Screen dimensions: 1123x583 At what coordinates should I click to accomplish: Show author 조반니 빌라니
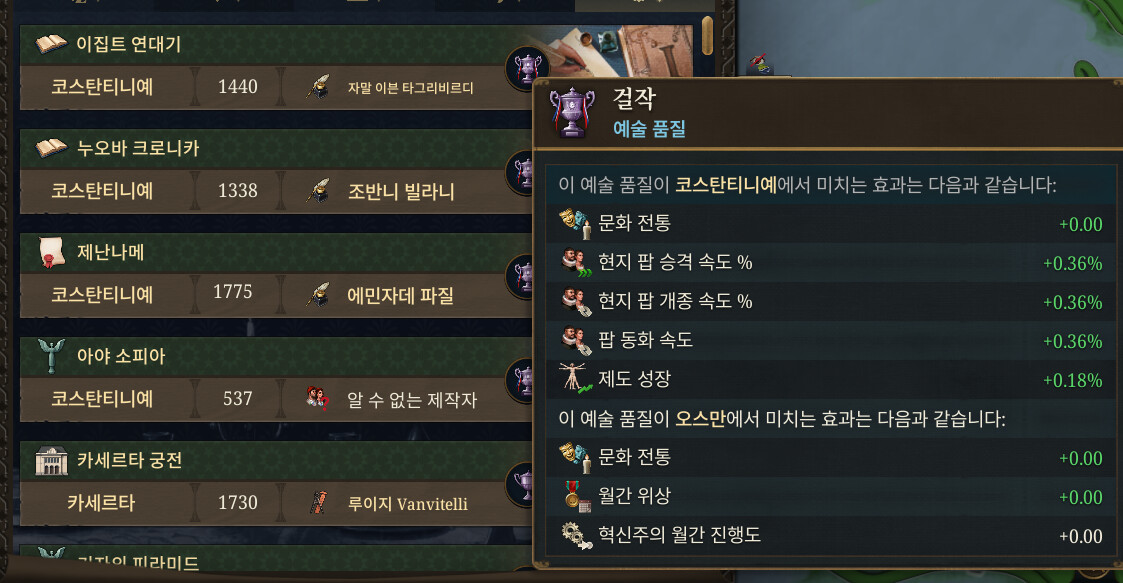400,190
